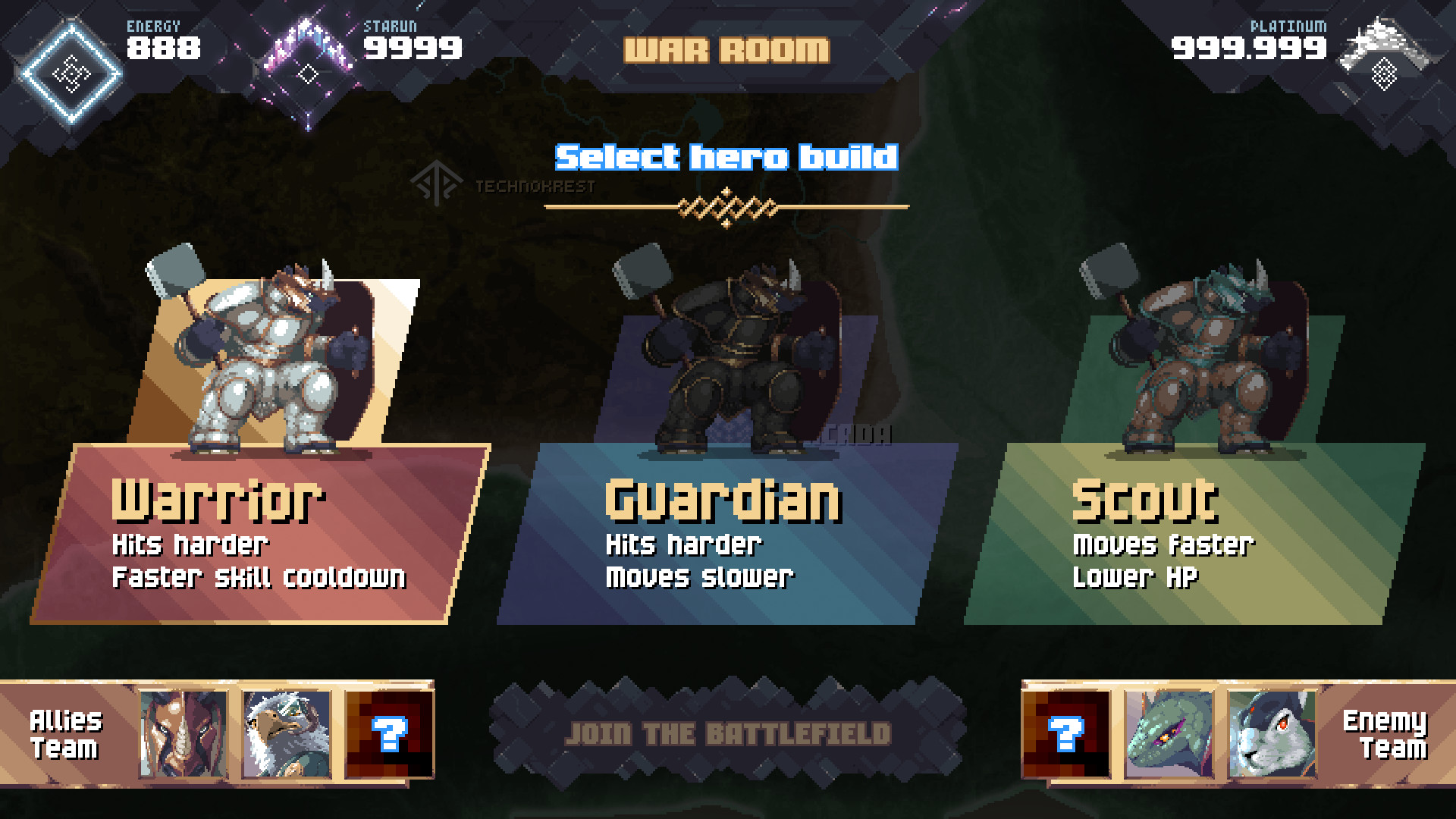Click the ornate gold divider emblem
Image resolution: width=1456 pixels, height=819 pixels.
tap(726, 205)
